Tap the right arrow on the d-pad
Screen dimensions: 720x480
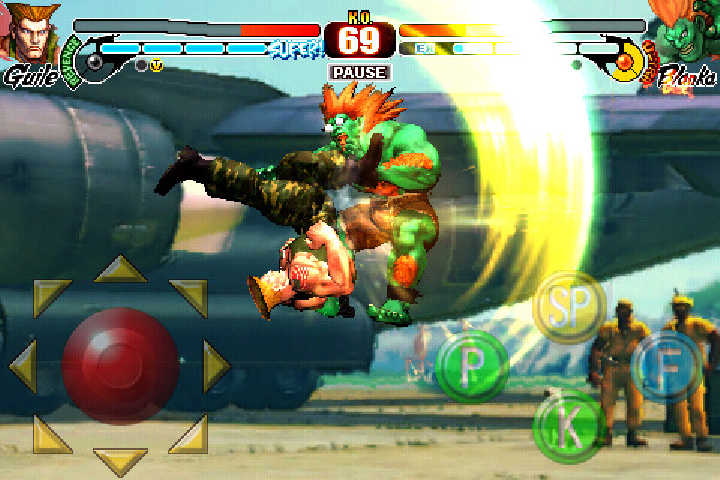coord(216,366)
